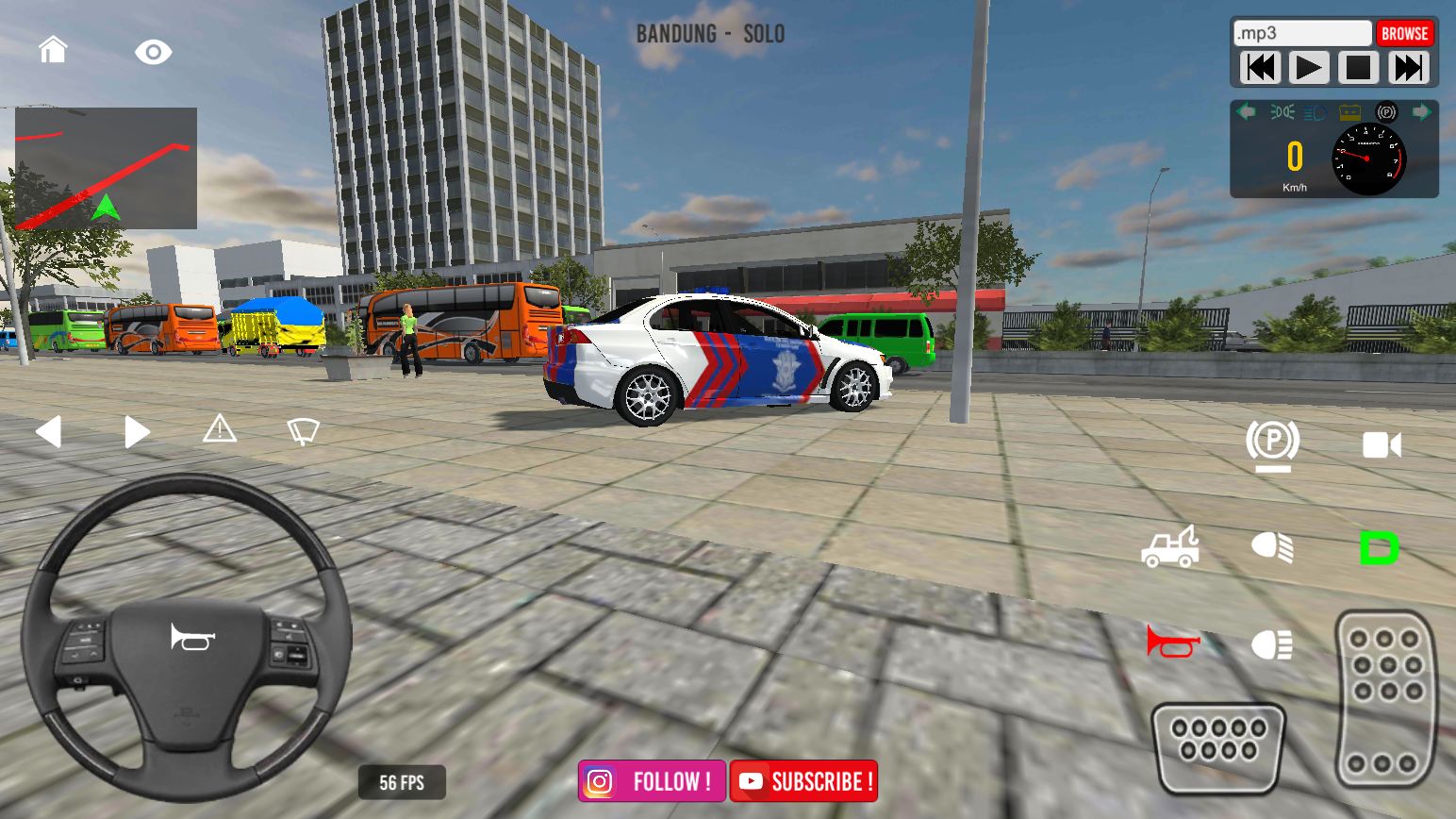Call the tow truck
The width and height of the screenshot is (1456, 819).
click(x=1170, y=547)
